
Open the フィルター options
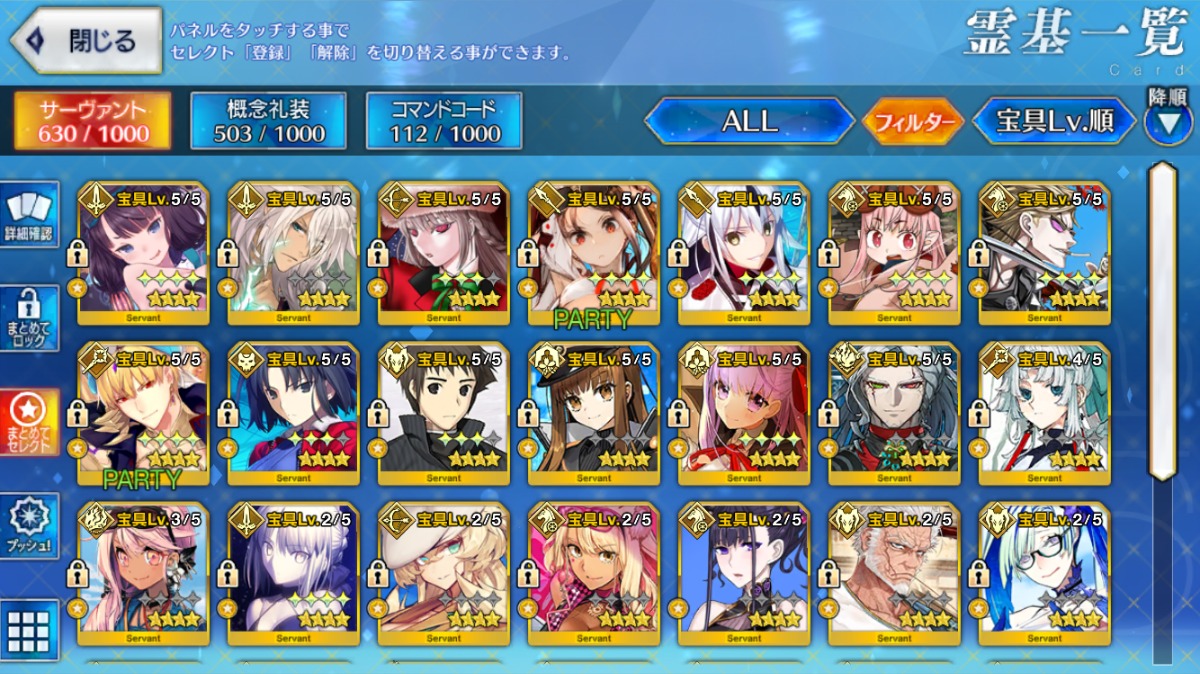pyautogui.click(x=912, y=123)
